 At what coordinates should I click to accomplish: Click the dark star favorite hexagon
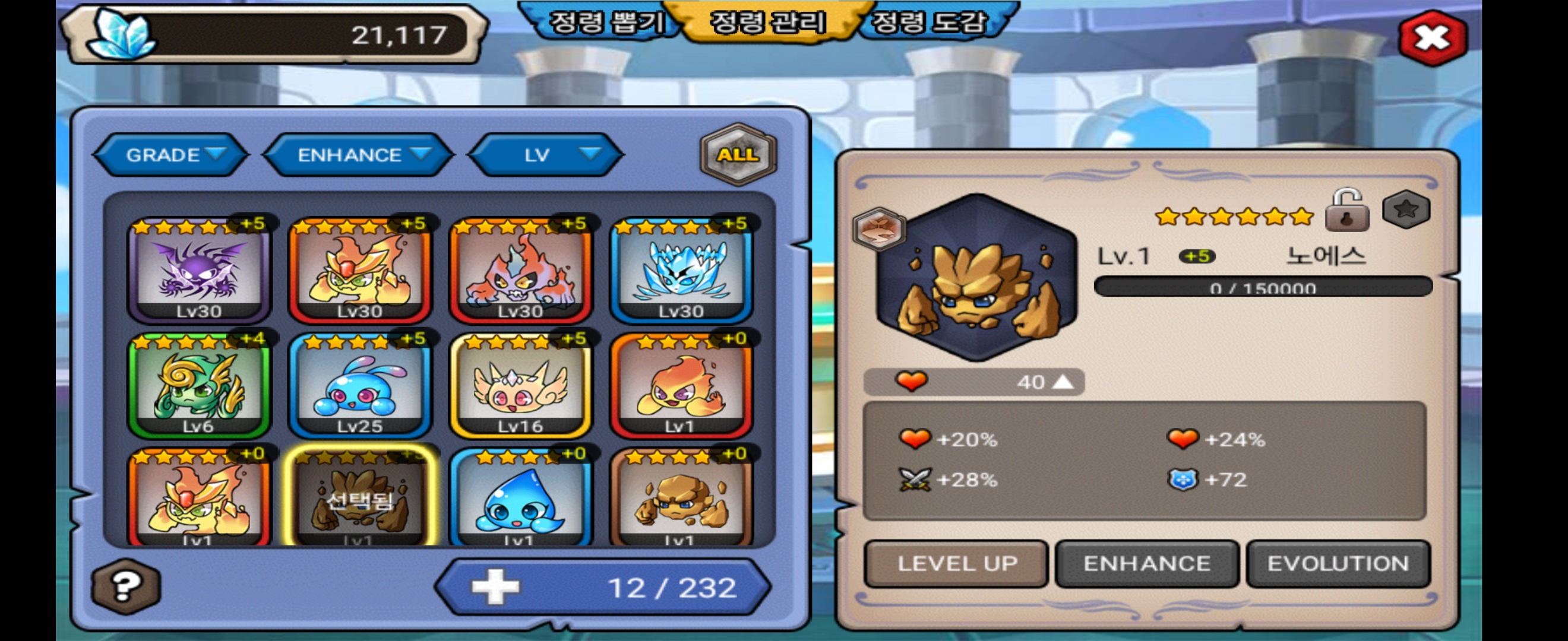[x=1406, y=210]
